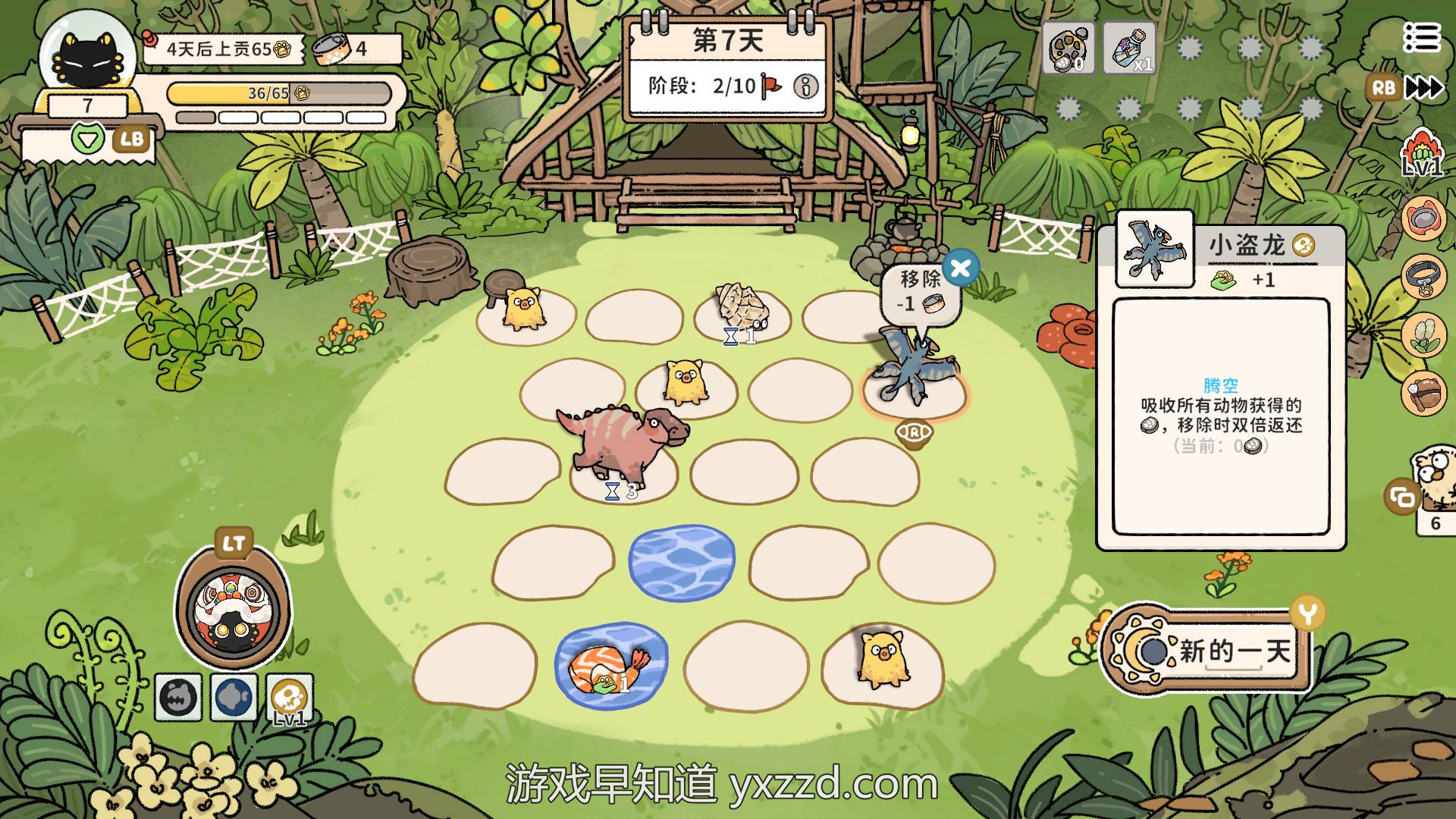Close the 移除 remove popup
This screenshot has height=819, width=1456.
960,267
